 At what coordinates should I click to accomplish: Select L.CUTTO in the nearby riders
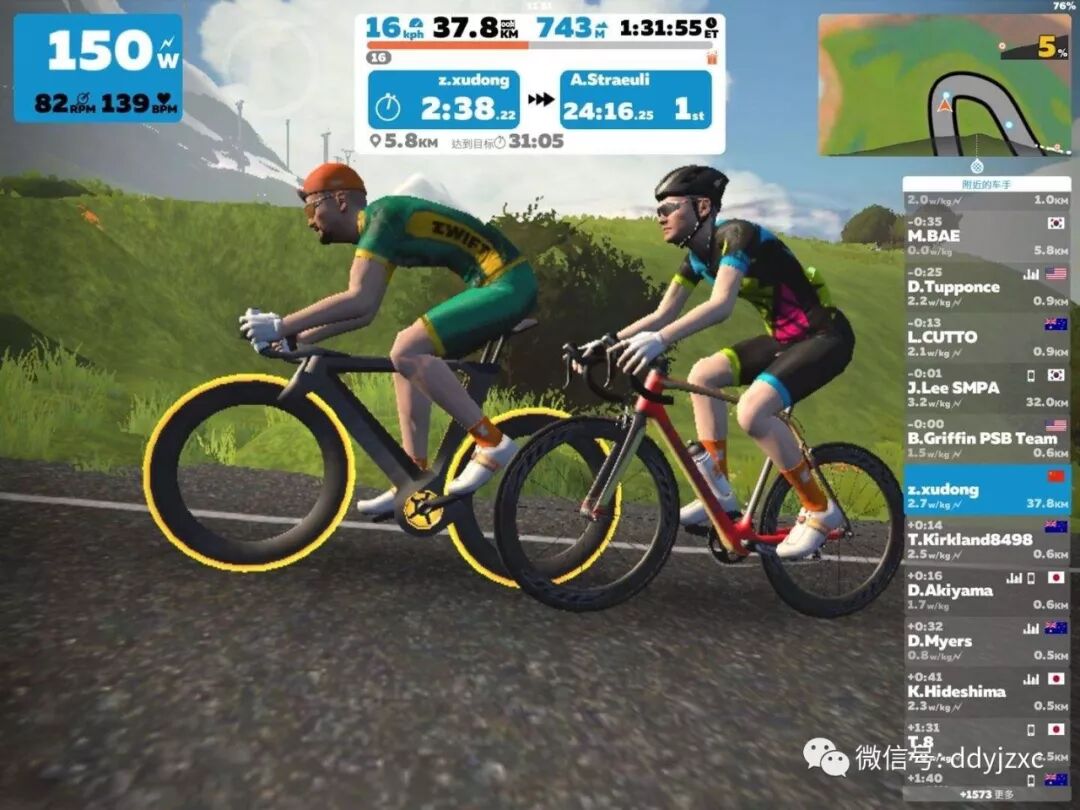pyautogui.click(x=986, y=337)
